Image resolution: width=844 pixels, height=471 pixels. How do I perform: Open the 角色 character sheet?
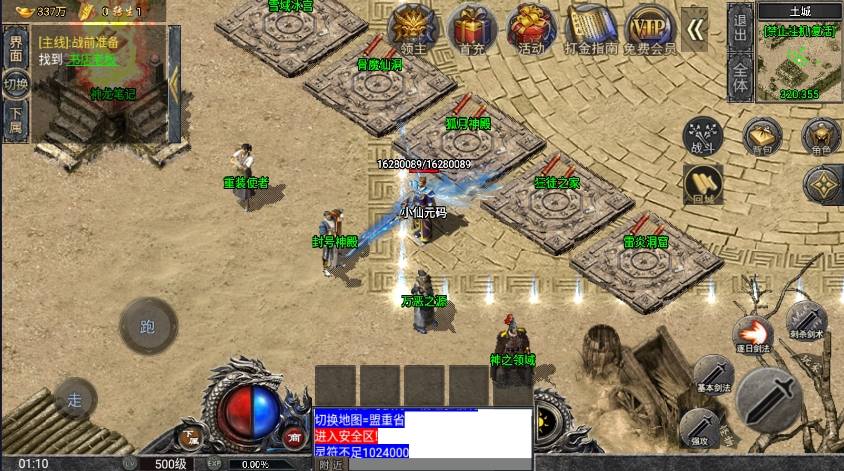click(x=822, y=137)
